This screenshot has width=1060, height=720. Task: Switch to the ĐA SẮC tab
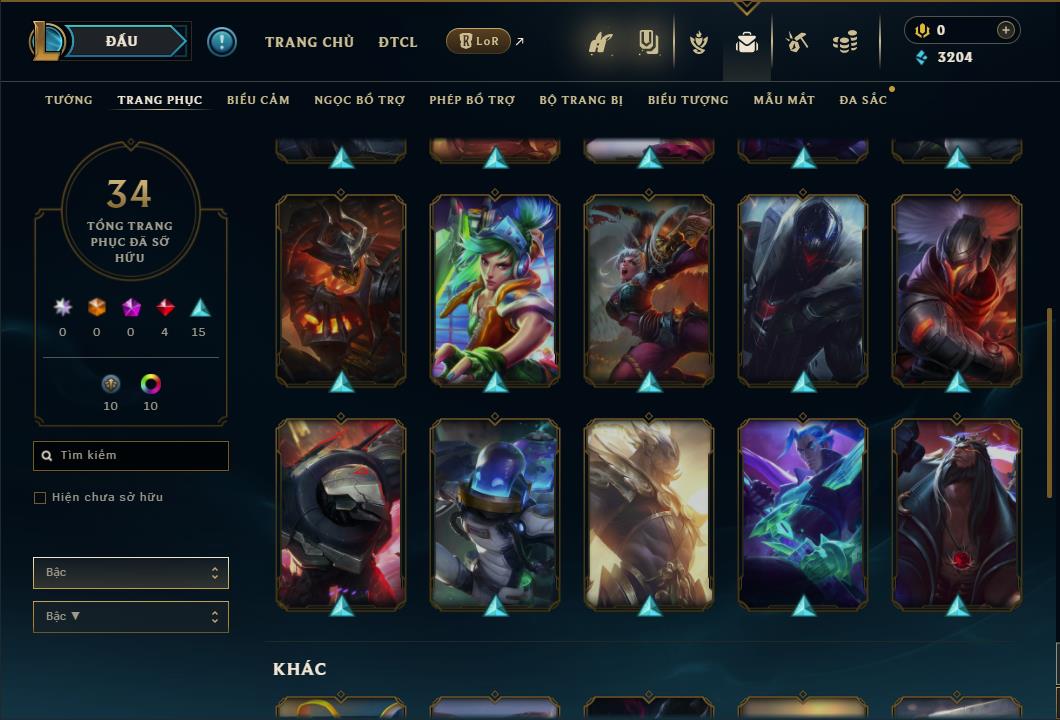863,100
